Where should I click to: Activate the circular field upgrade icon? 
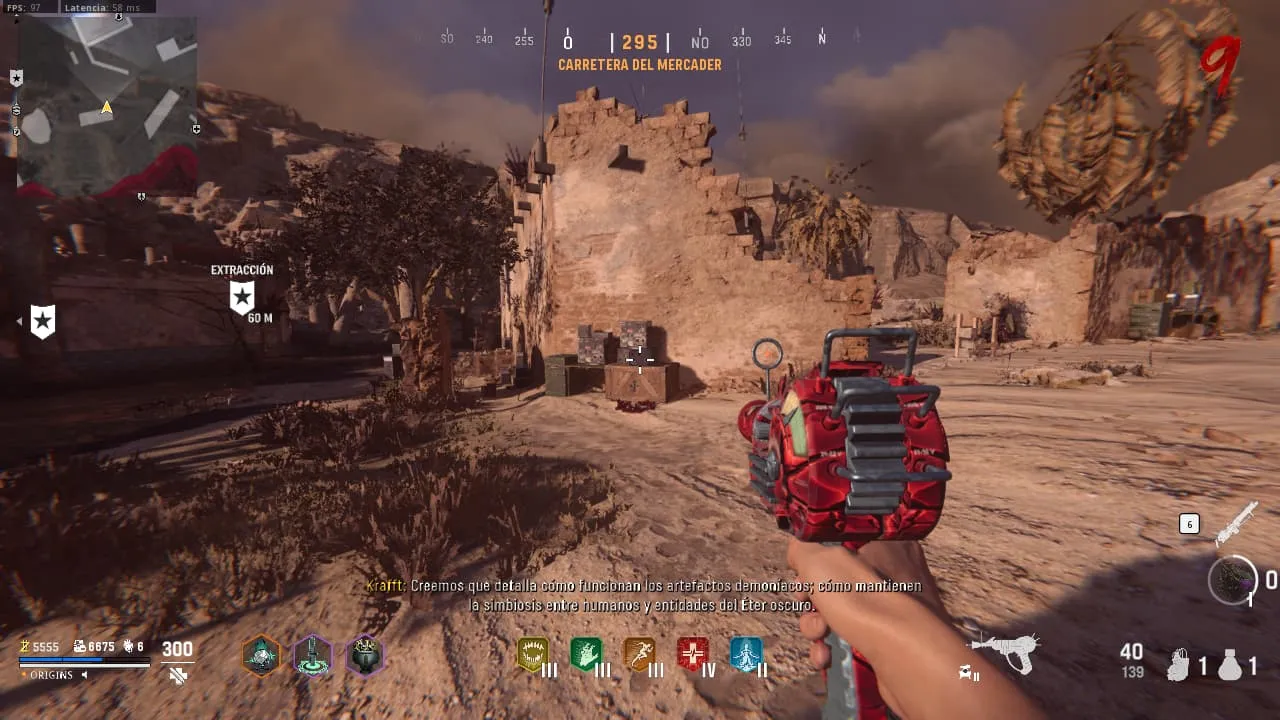pyautogui.click(x=1232, y=580)
